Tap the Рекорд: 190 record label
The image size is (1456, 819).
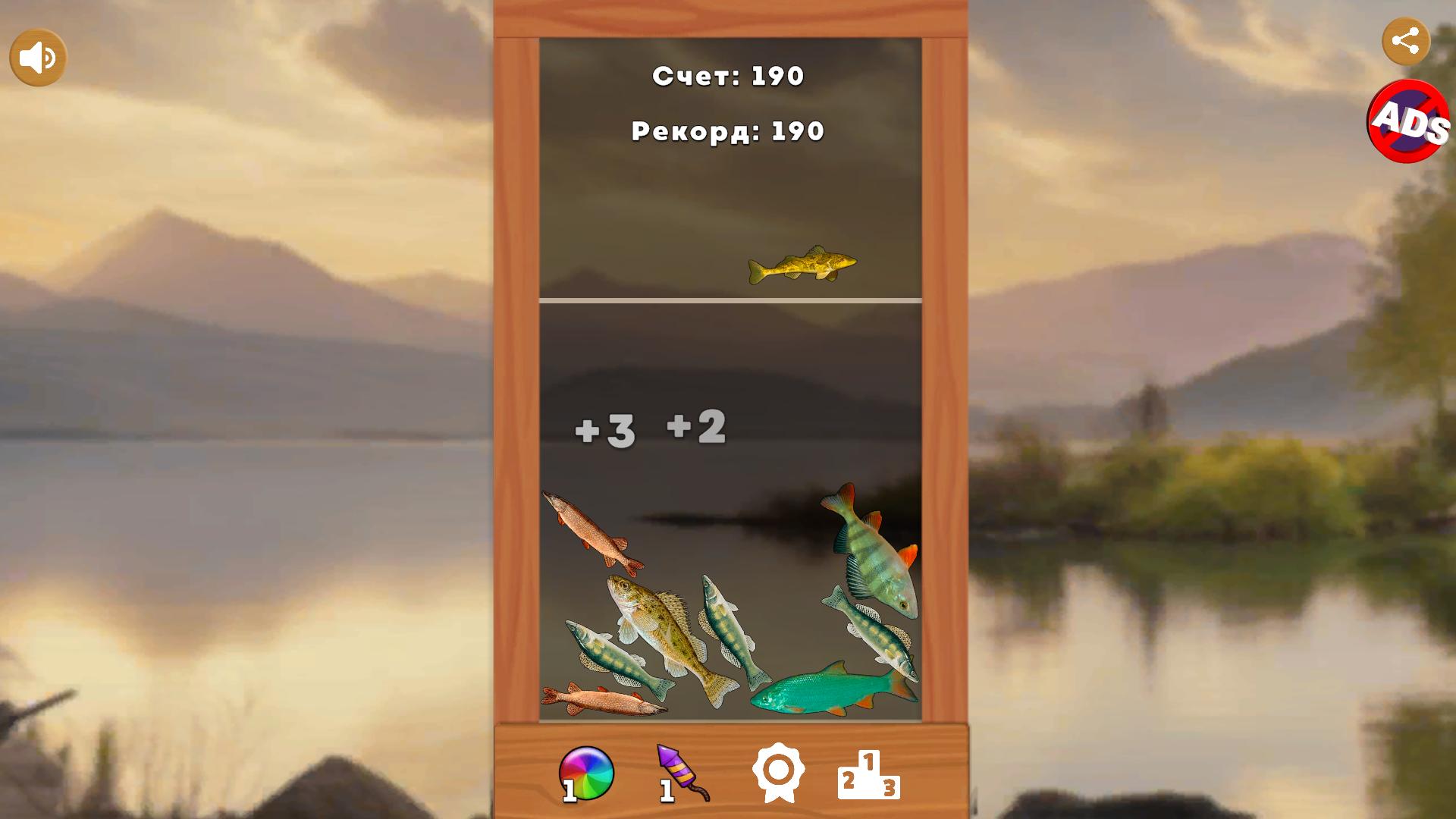click(x=726, y=131)
